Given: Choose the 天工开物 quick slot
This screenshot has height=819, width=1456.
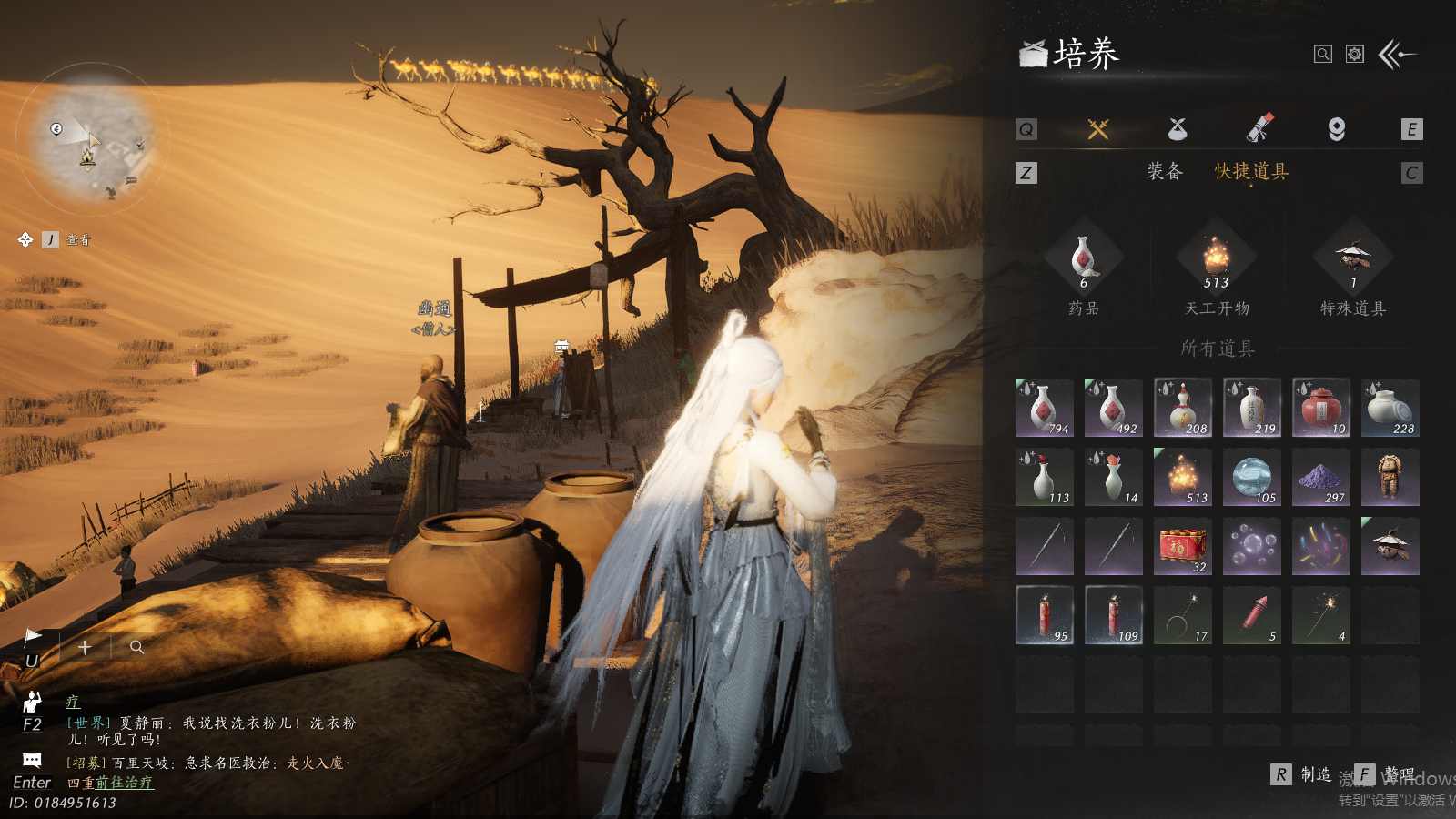Looking at the screenshot, I should [1217, 261].
